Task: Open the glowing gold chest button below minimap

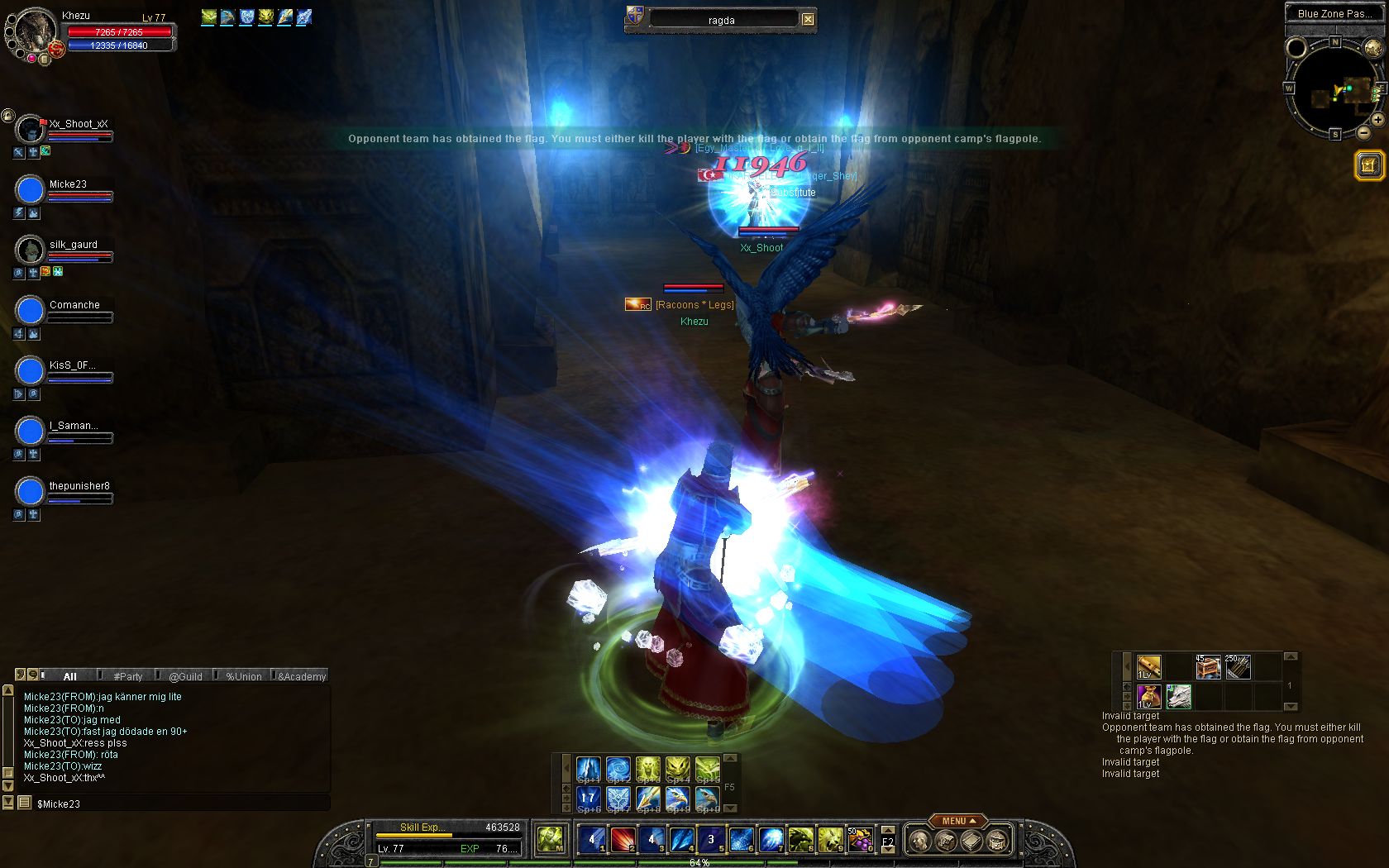Action: [1368, 165]
